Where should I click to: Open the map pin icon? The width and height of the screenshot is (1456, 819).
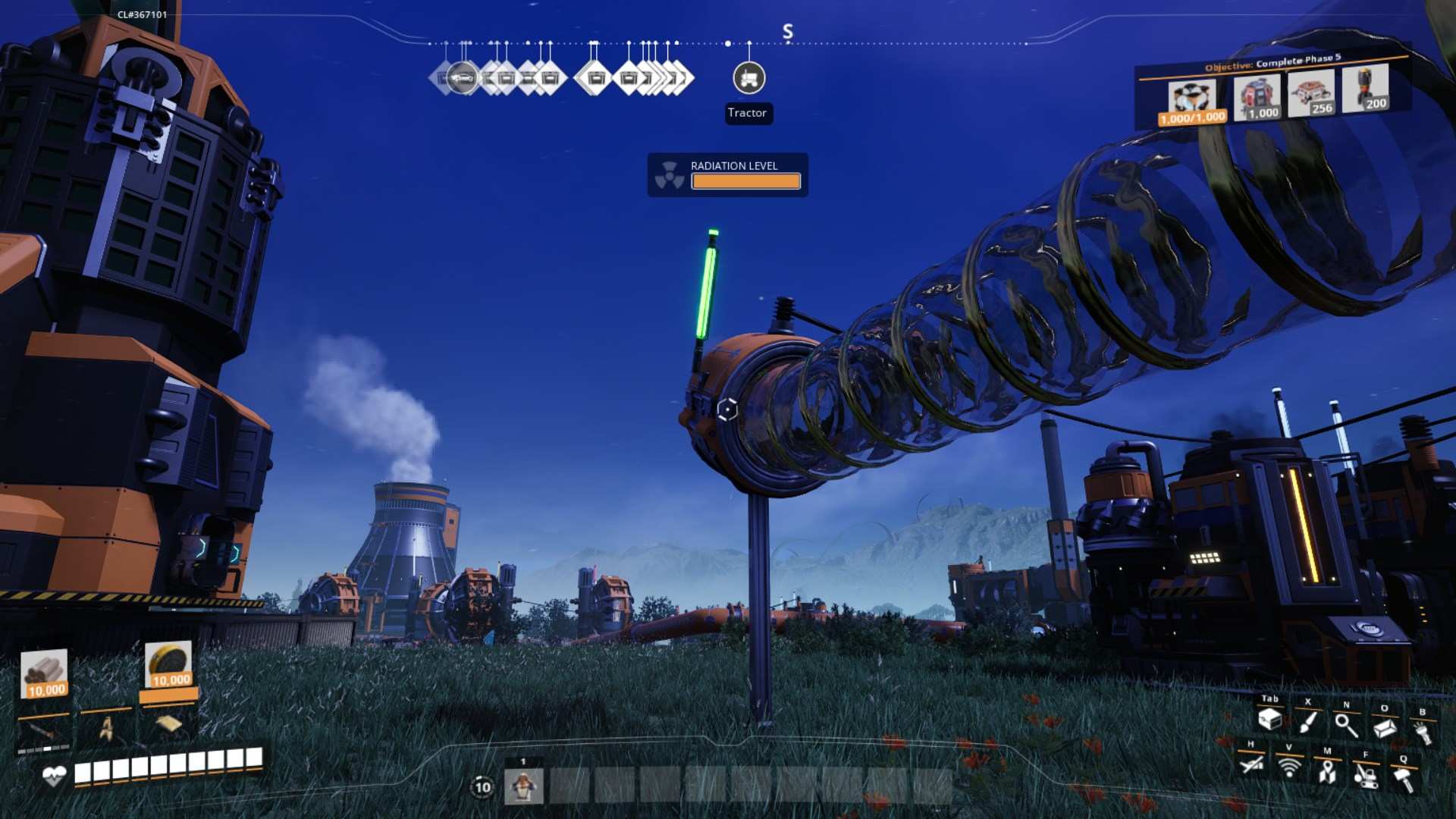pyautogui.click(x=1327, y=771)
